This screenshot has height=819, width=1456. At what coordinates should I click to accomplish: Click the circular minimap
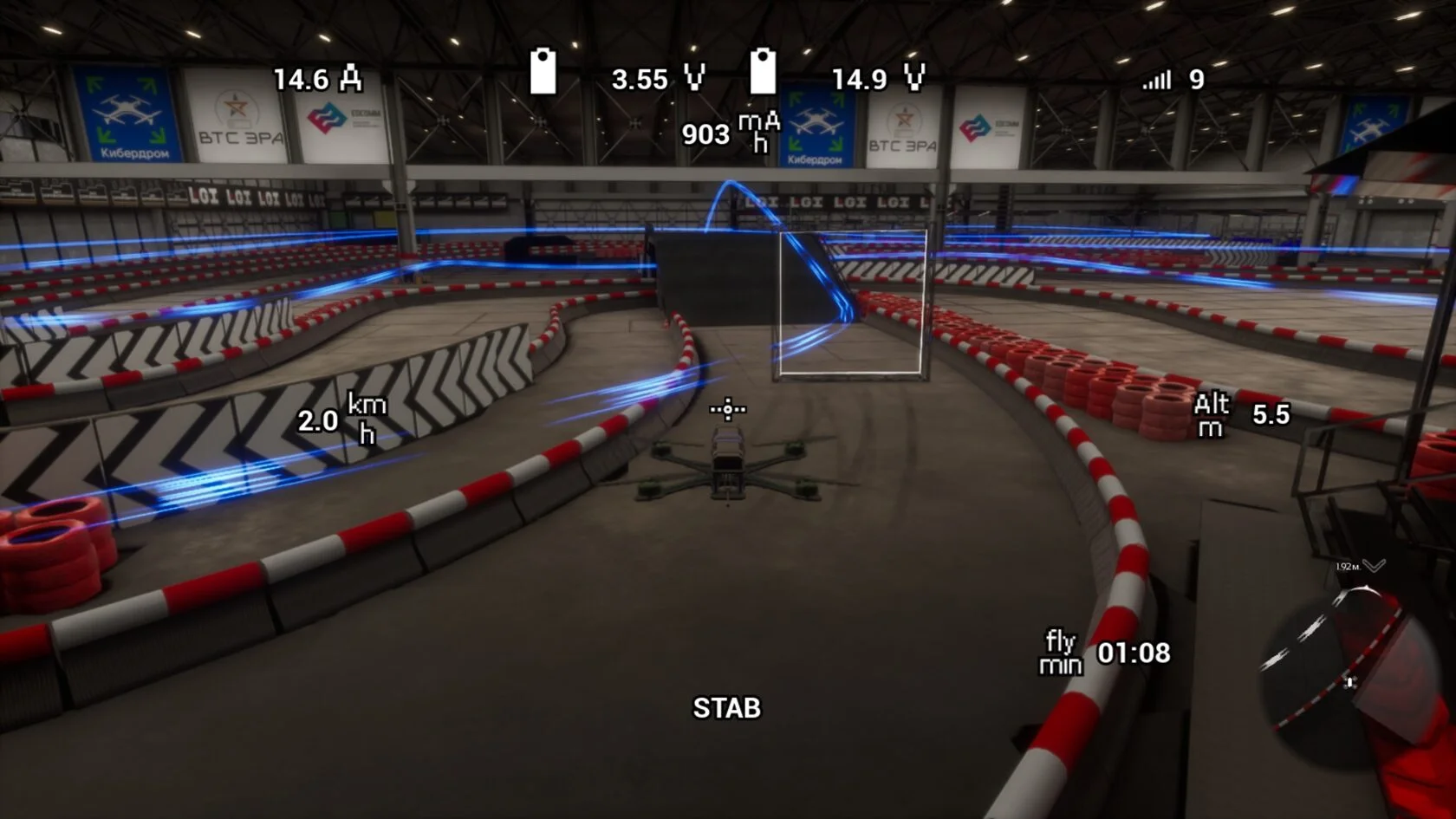(1349, 672)
